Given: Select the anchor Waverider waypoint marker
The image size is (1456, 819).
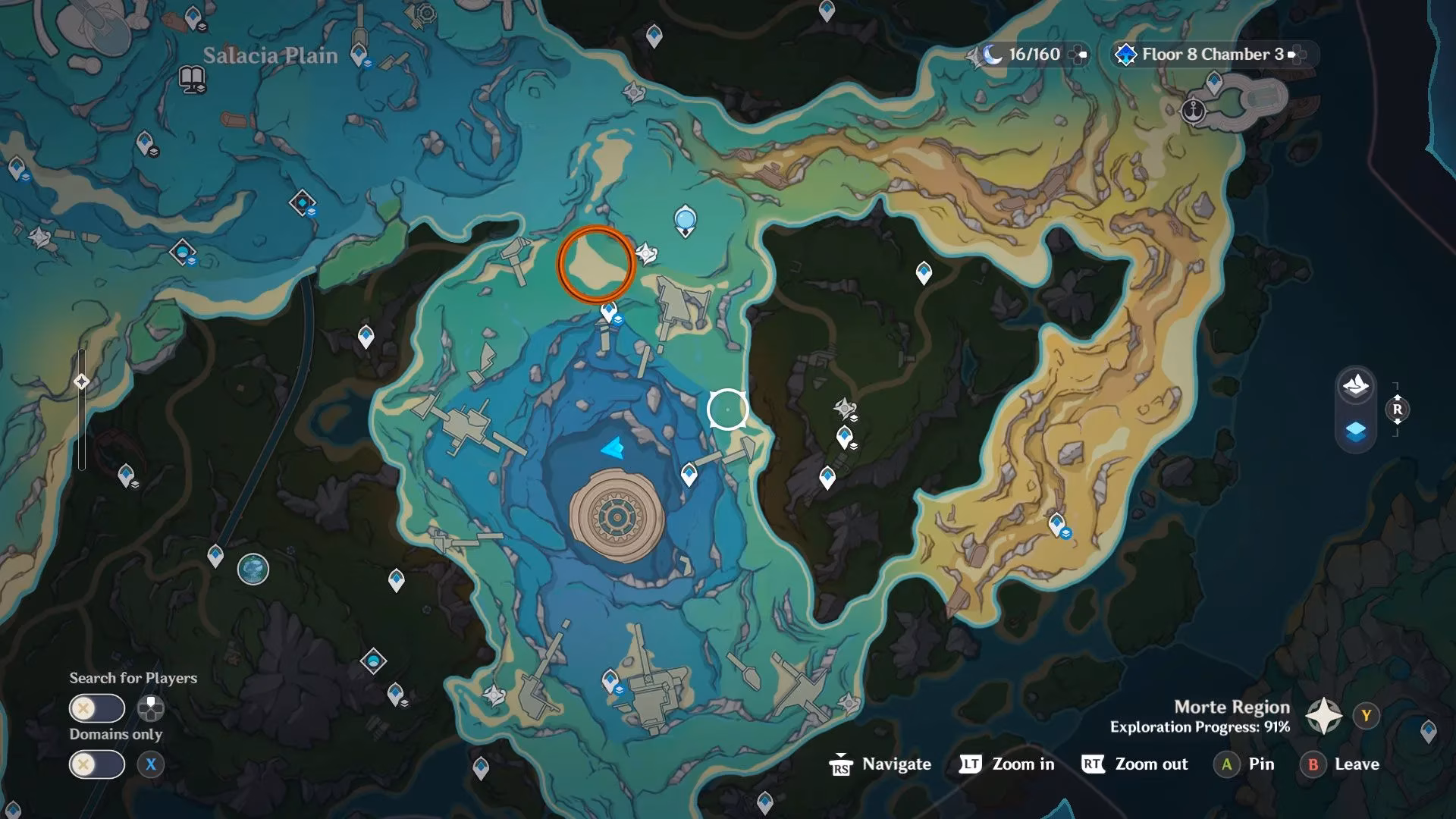Looking at the screenshot, I should [1194, 111].
